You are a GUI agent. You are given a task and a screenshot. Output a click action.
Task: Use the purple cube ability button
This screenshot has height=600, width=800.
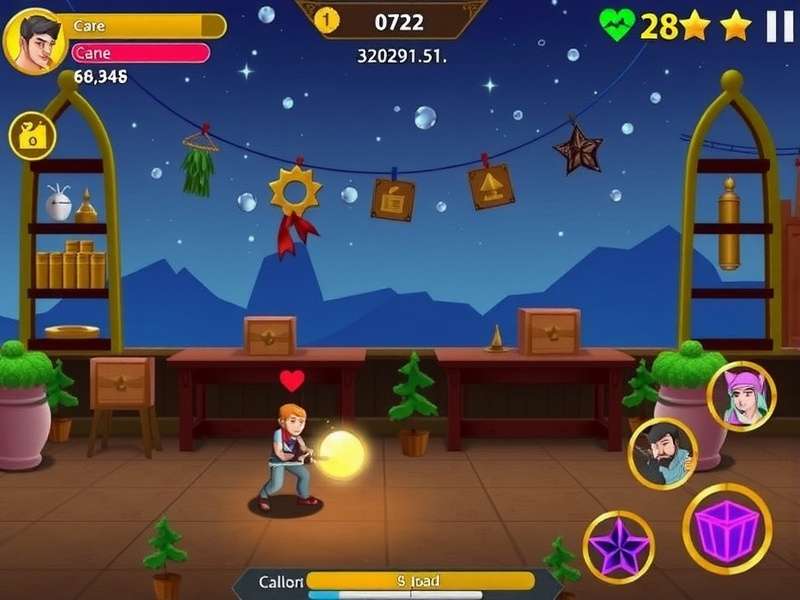727,528
